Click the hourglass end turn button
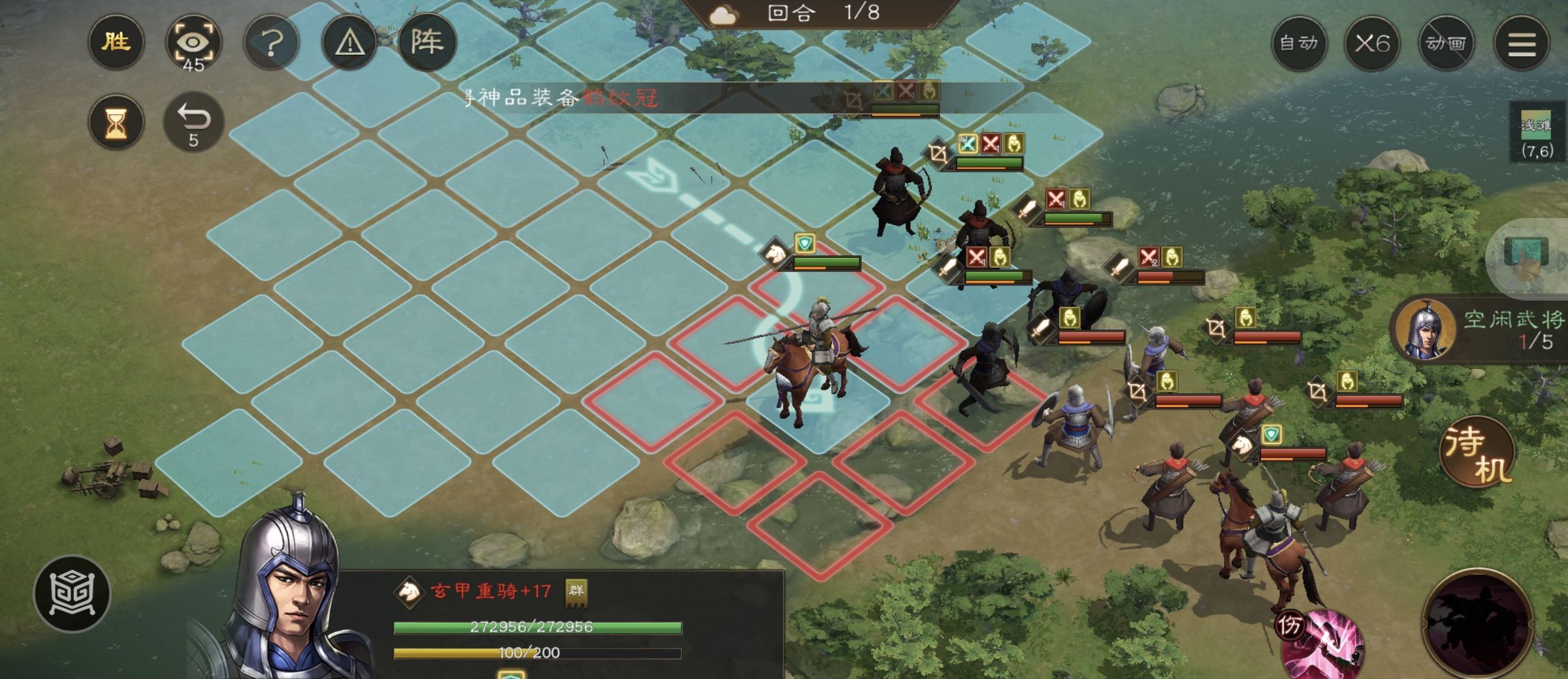 (x=116, y=122)
